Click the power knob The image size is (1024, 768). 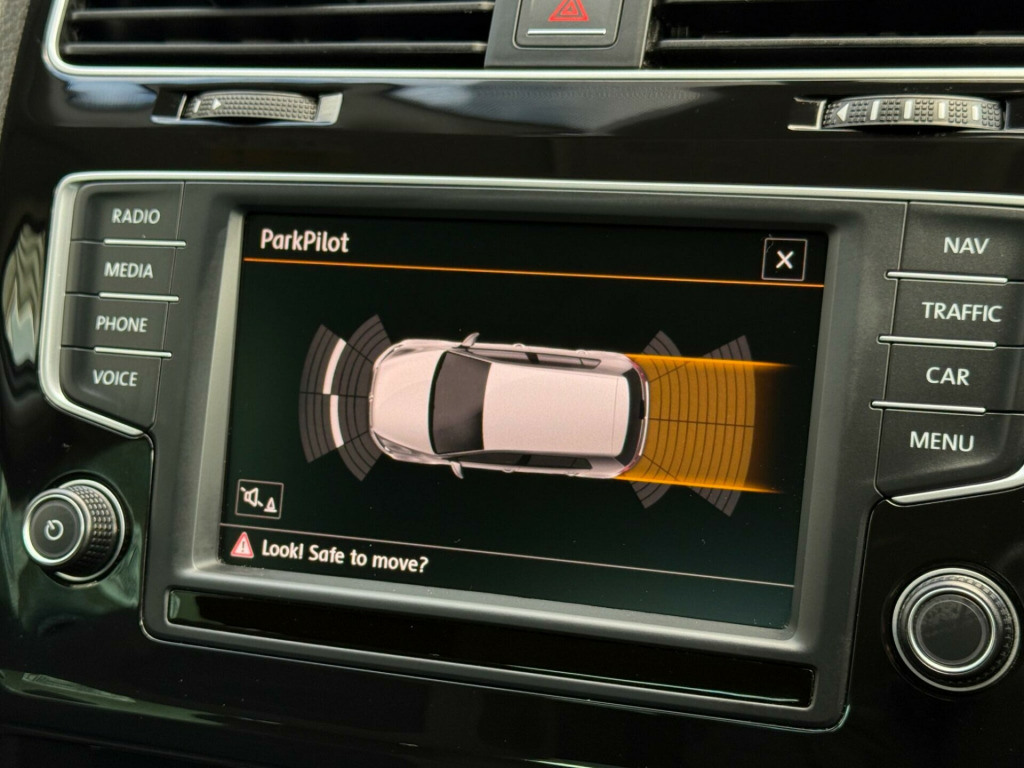pos(72,529)
